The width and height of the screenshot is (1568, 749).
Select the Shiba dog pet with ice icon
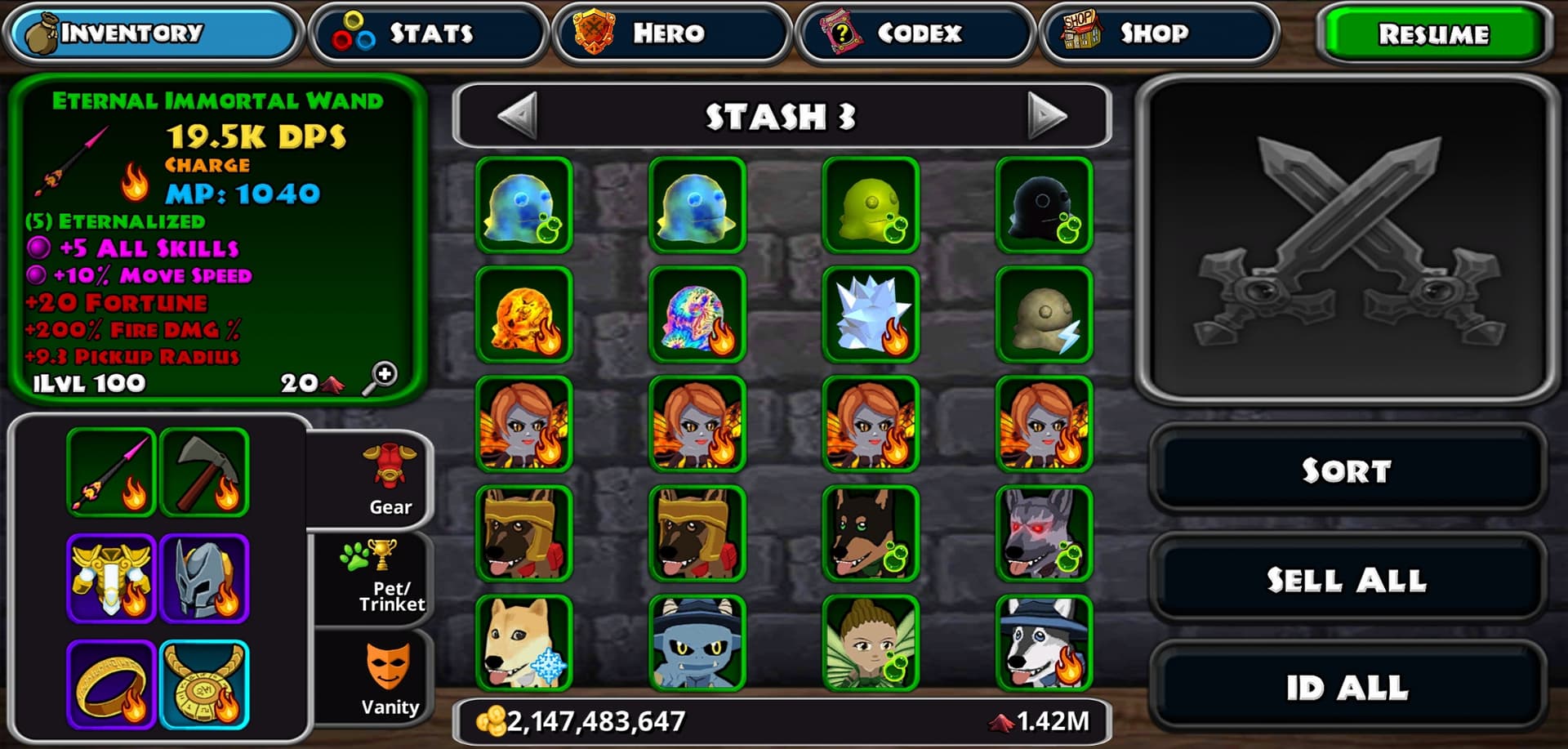coord(523,643)
